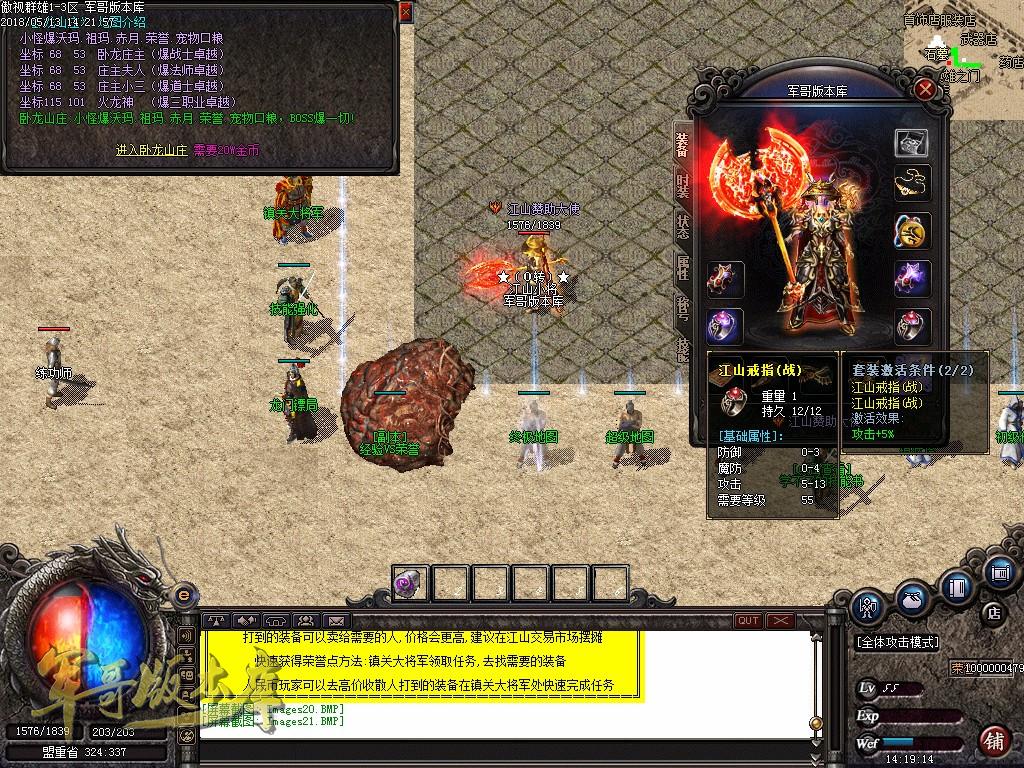This screenshot has width=1024, height=768.
Task: Click the round 店 store button
Action: (x=993, y=612)
